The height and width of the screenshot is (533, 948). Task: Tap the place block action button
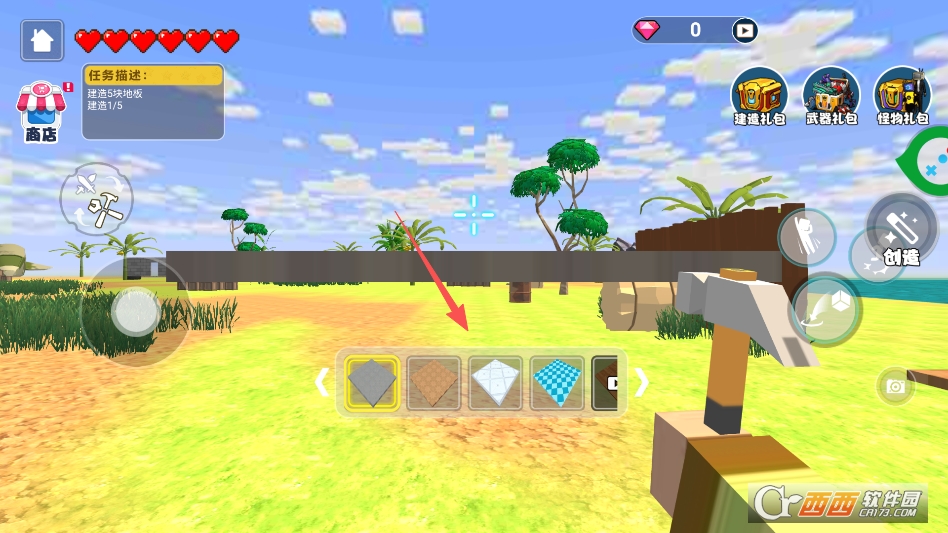[827, 309]
